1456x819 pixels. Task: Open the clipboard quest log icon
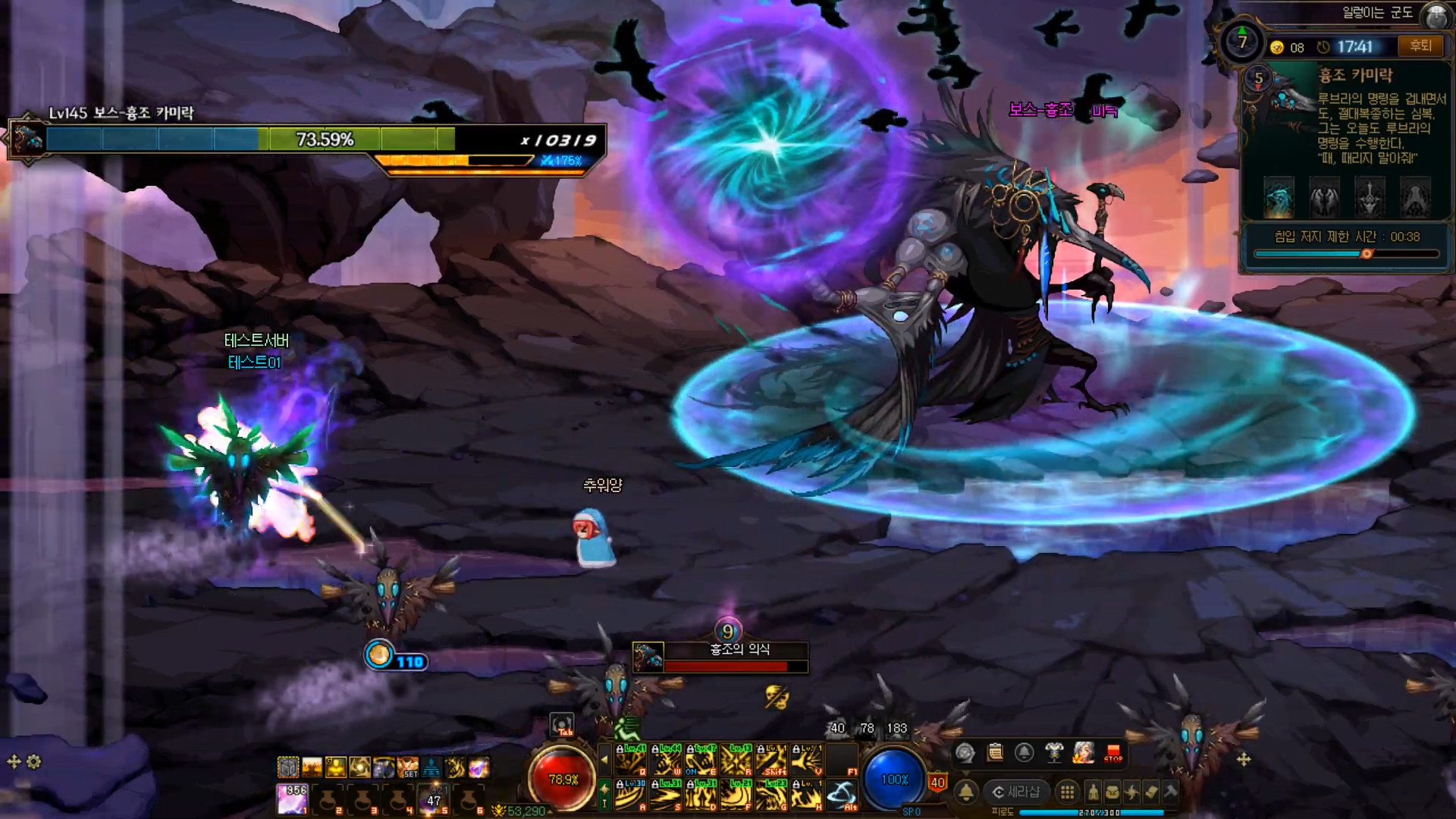(x=995, y=753)
